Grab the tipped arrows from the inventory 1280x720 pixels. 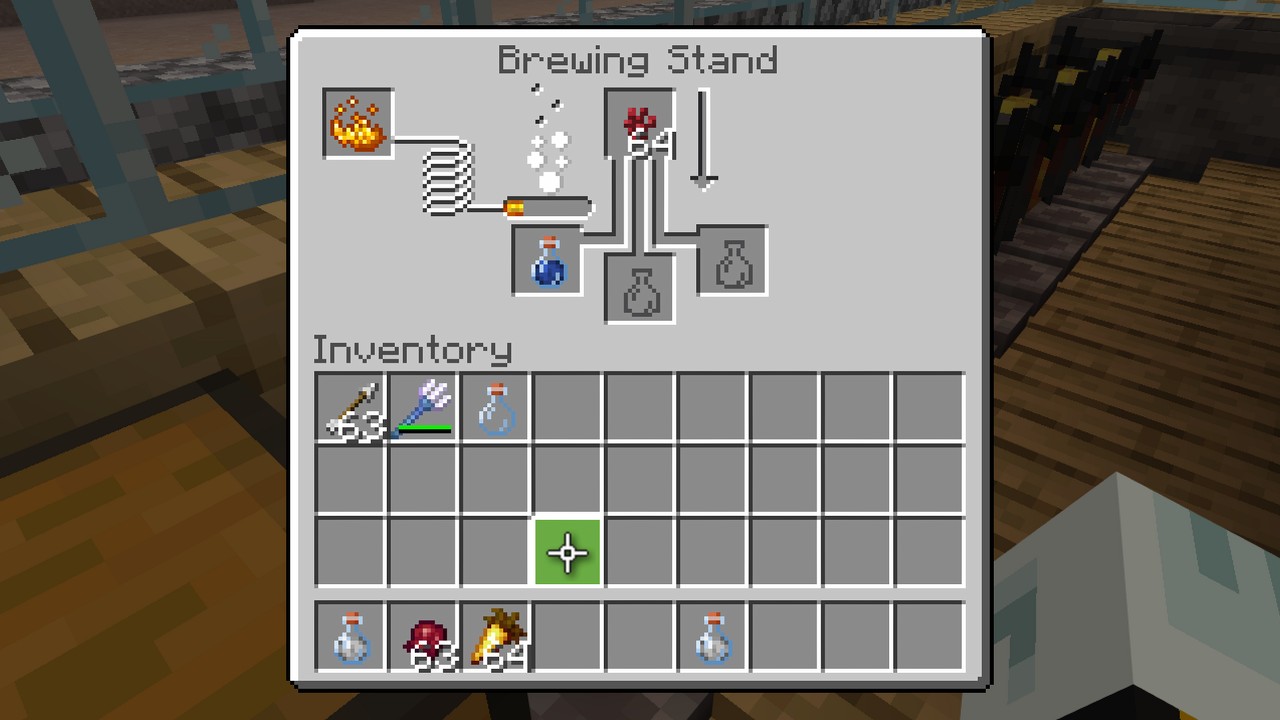350,405
